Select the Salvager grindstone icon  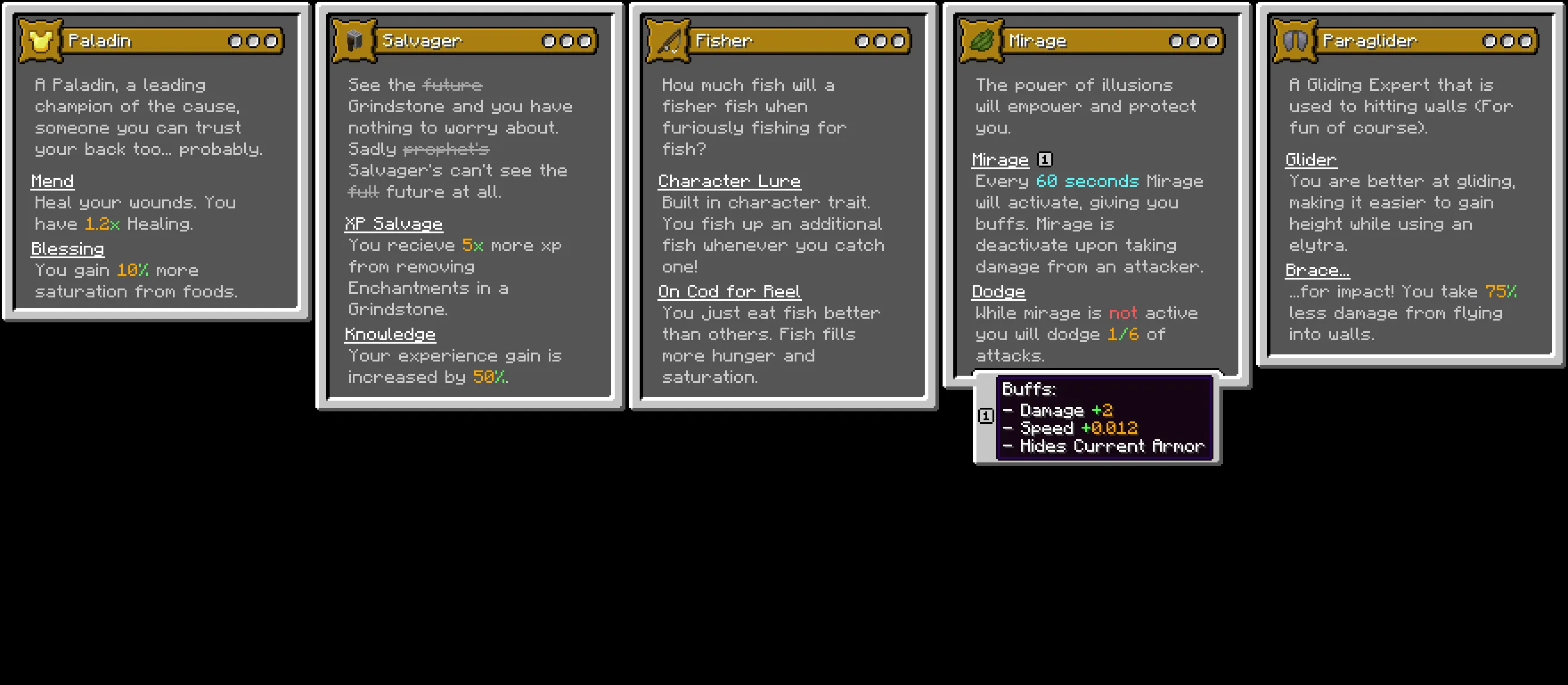pyautogui.click(x=356, y=40)
